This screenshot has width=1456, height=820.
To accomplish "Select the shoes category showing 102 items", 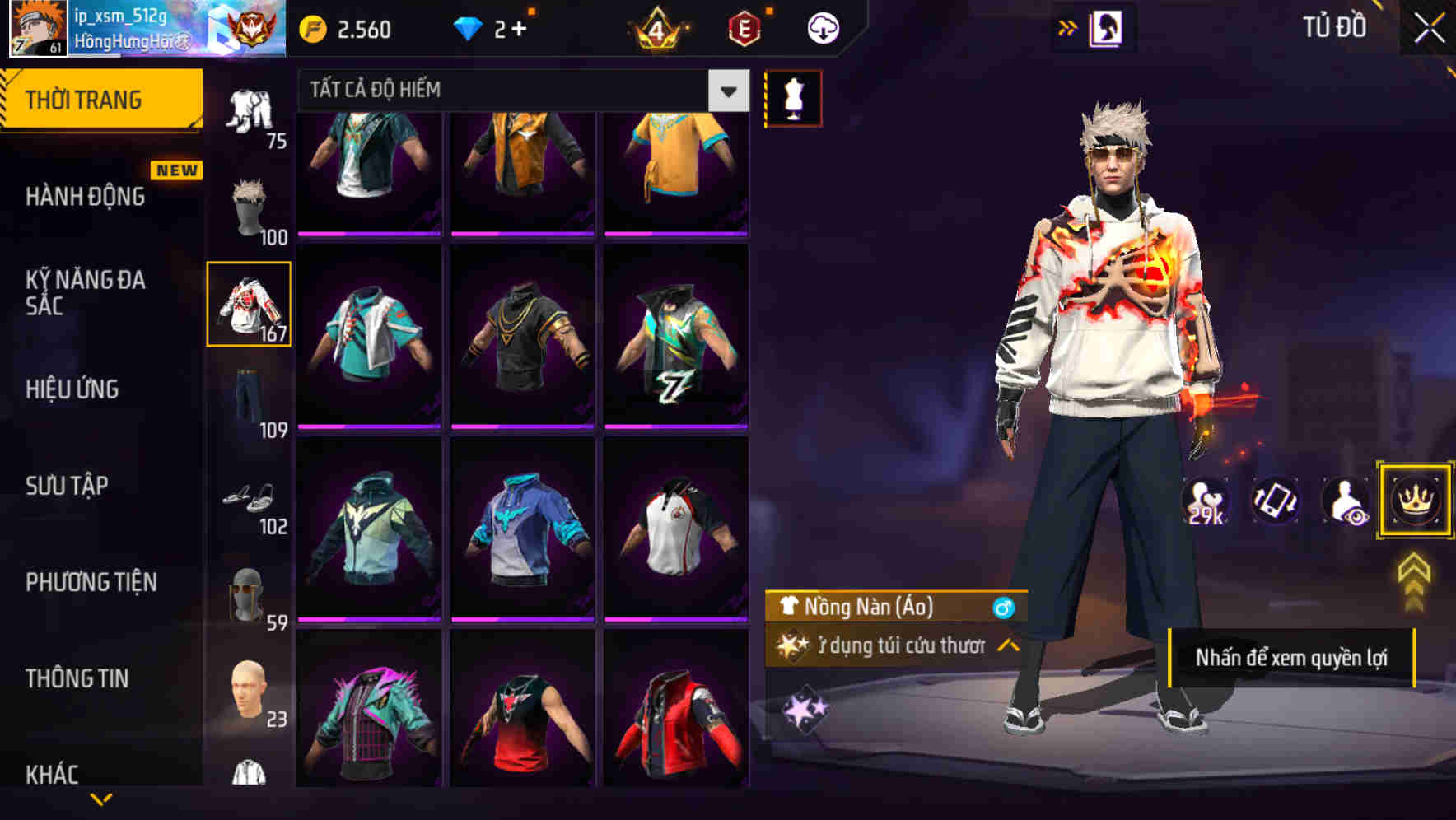I will pyautogui.click(x=248, y=498).
